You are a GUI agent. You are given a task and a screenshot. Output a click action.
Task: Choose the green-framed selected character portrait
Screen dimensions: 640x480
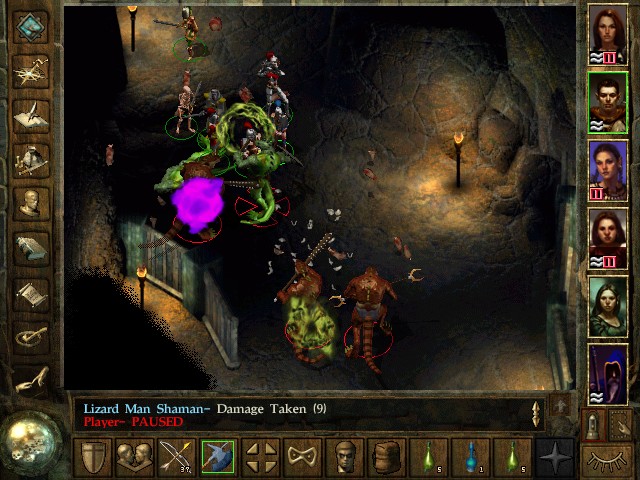608,101
